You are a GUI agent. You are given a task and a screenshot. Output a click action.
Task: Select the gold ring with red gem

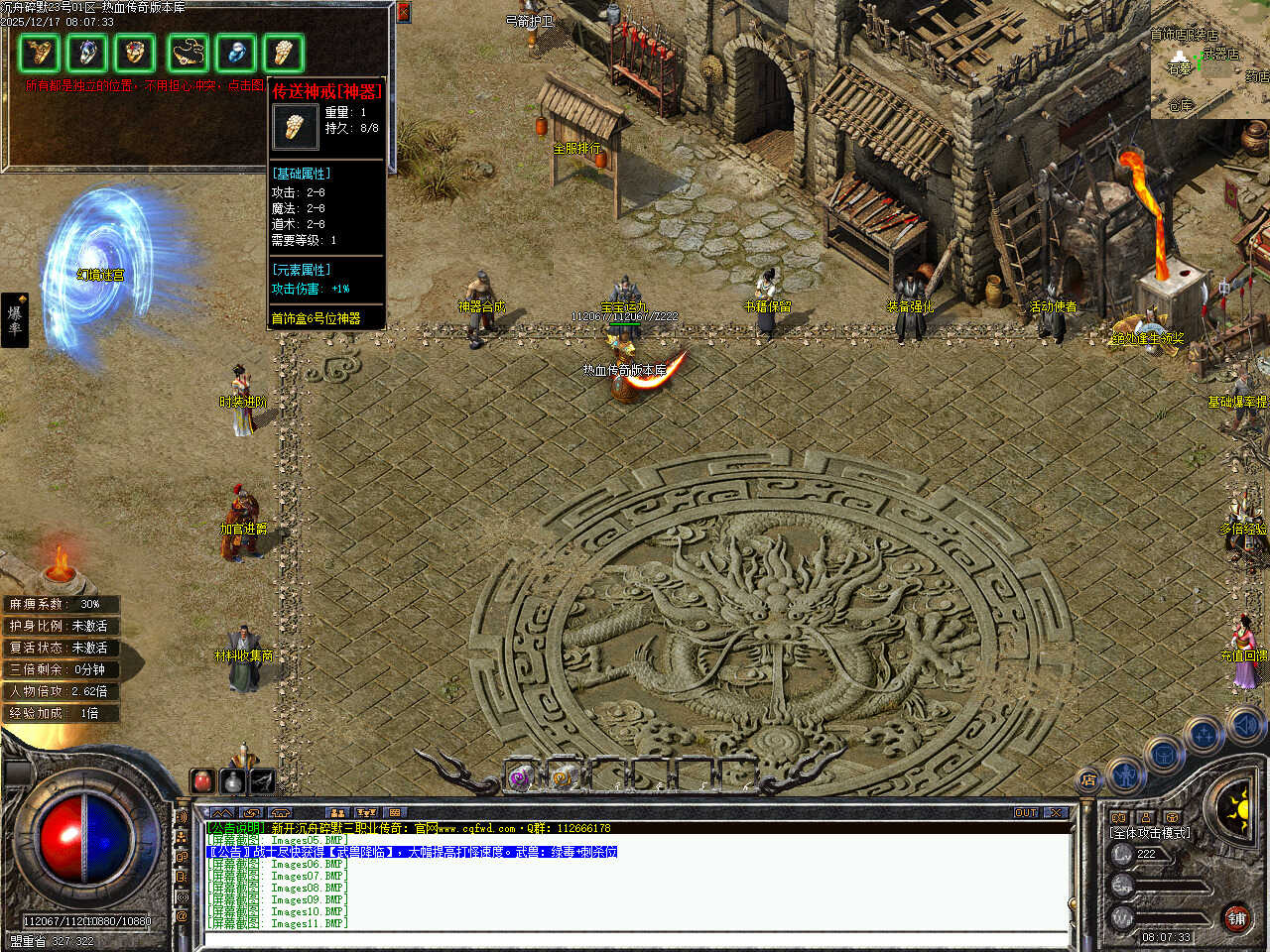point(134,53)
